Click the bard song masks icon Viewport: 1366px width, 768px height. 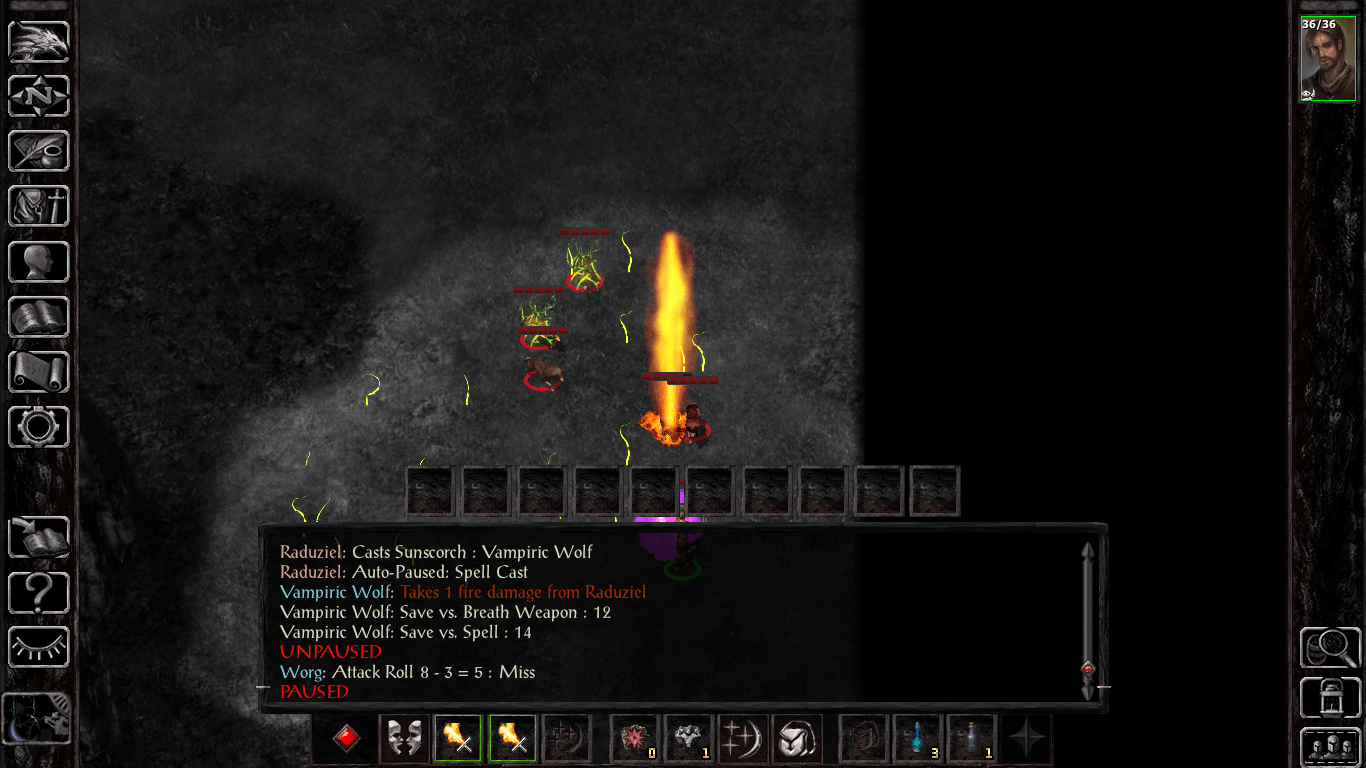pos(403,738)
